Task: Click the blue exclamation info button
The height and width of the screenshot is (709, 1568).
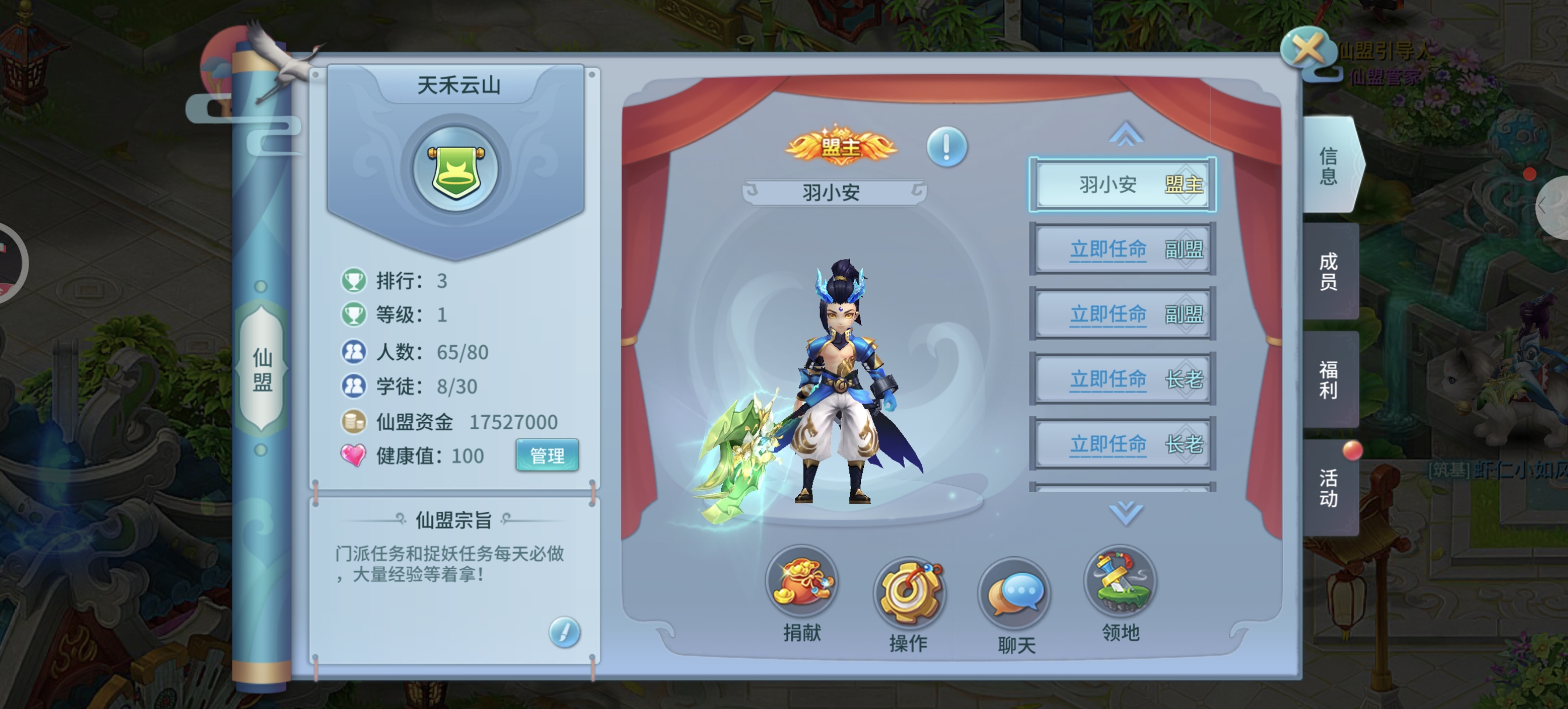Action: point(946,147)
